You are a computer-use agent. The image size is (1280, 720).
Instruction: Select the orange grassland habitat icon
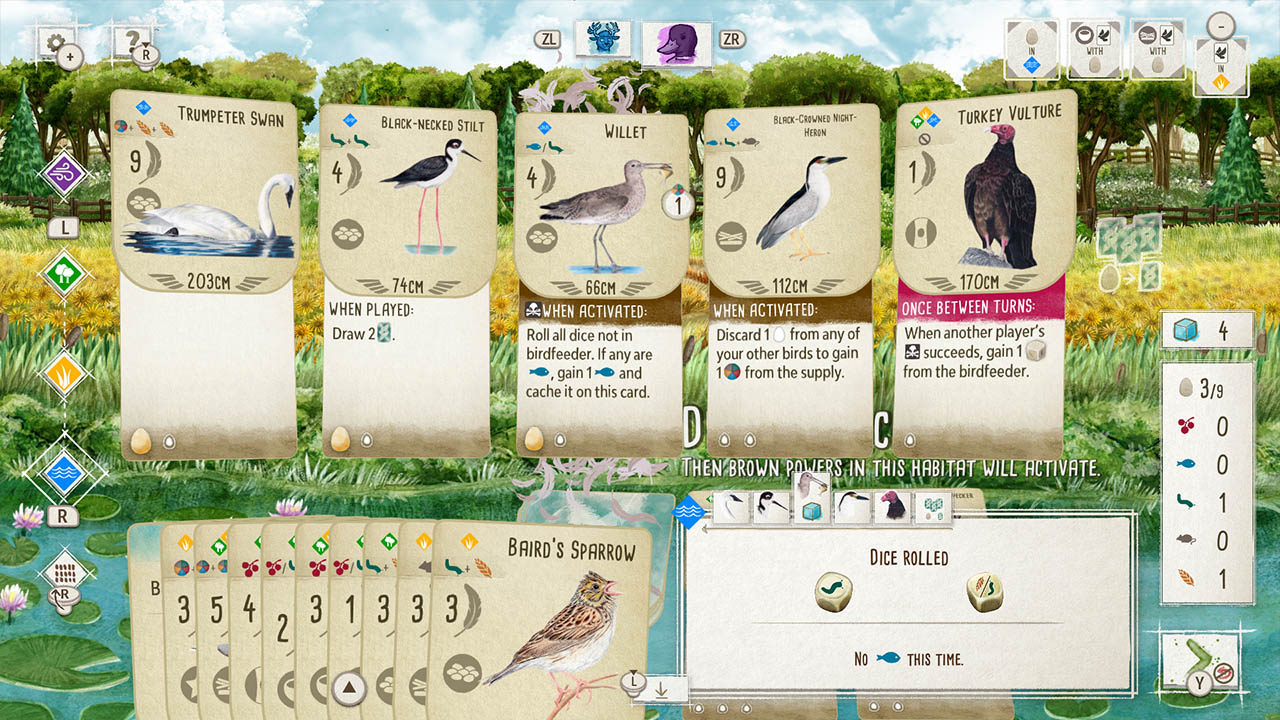(x=62, y=374)
